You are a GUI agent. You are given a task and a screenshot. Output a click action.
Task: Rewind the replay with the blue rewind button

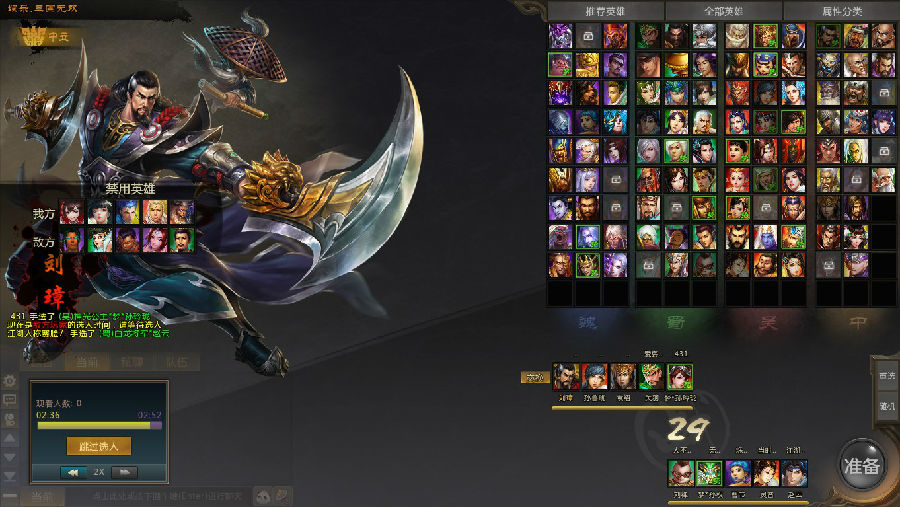[73, 471]
